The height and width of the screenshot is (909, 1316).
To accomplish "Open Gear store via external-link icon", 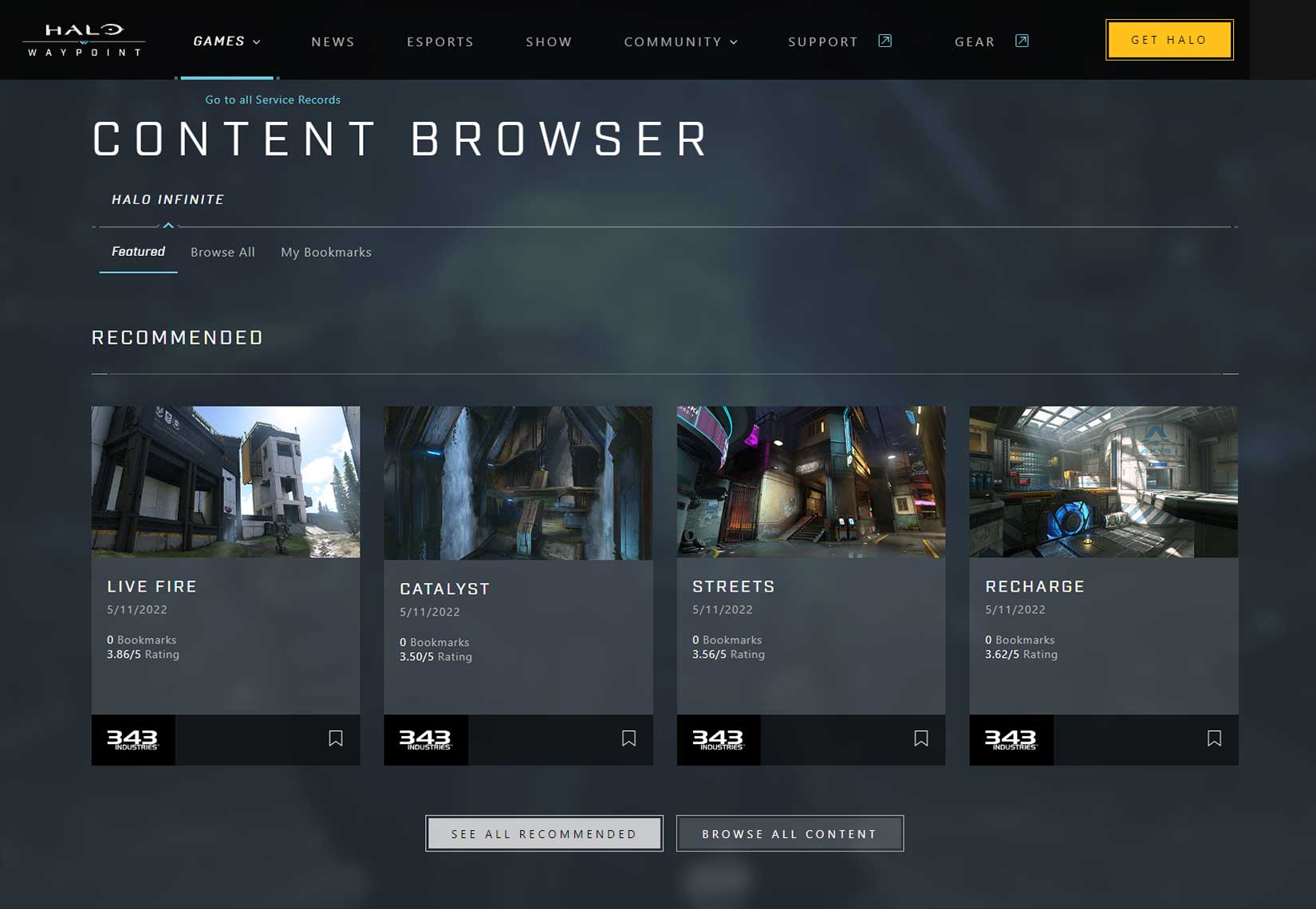I will coord(1022,40).
